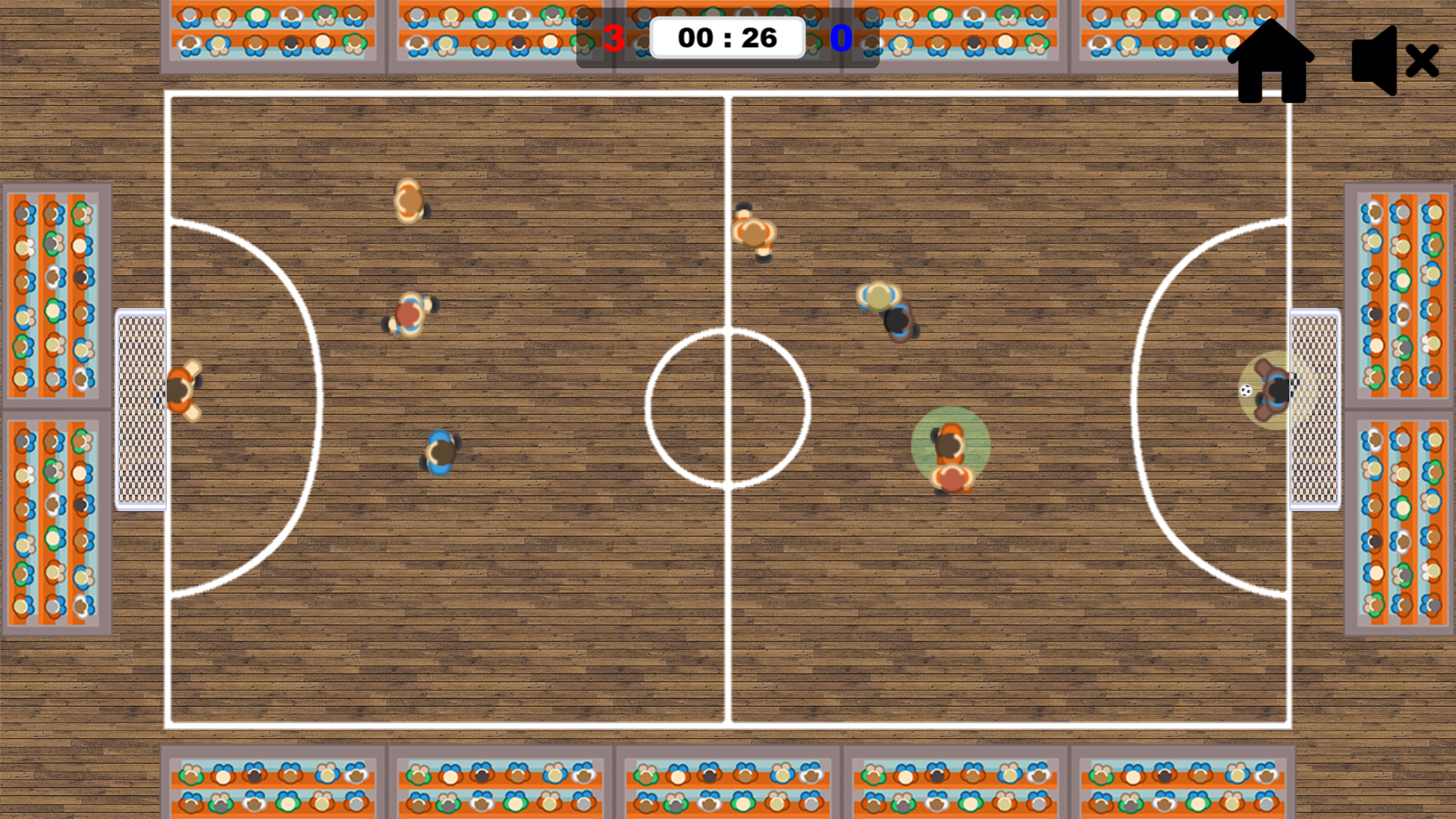This screenshot has width=1456, height=819.
Task: Open the match timer display
Action: tap(727, 36)
